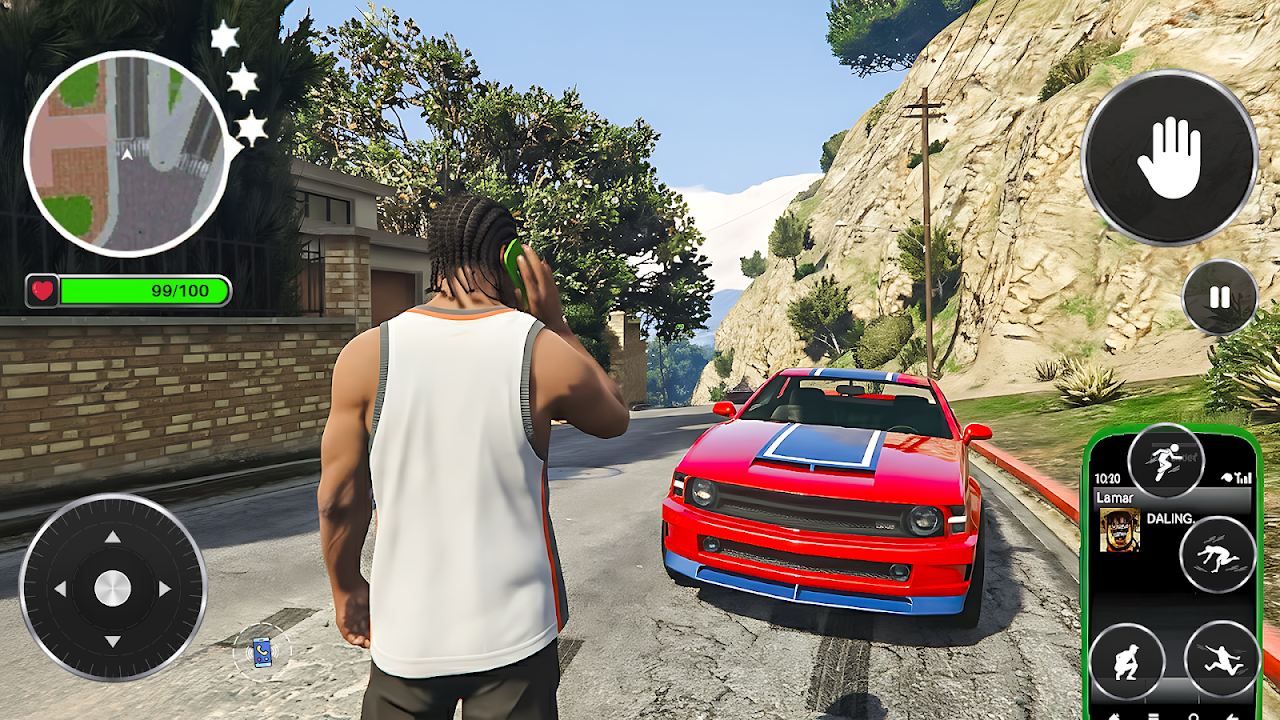Hit the jump action button
Screen dimensions: 1280x720
[1222, 659]
